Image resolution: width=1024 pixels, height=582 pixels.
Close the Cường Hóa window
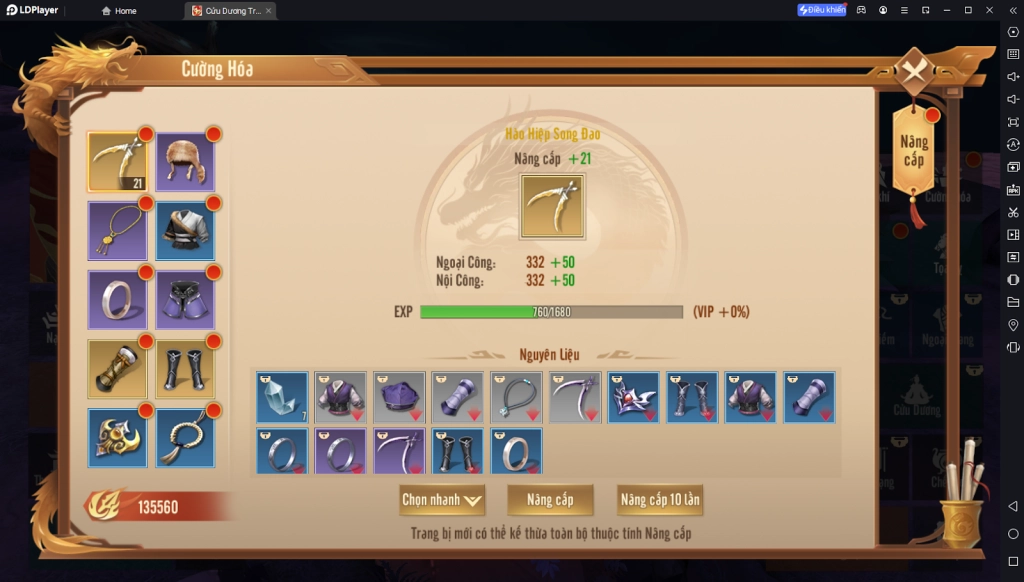pyautogui.click(x=914, y=71)
